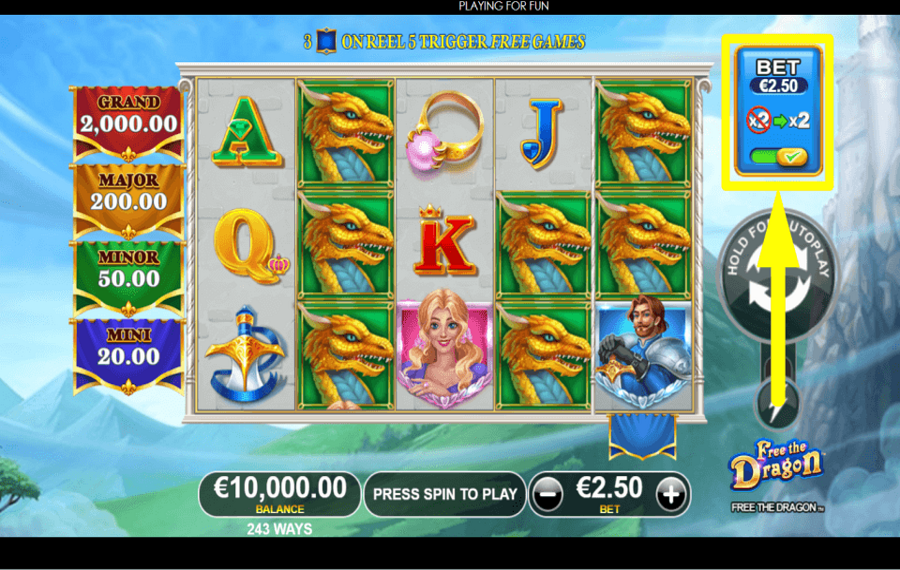Screen dimensions: 900x570
Task: Click the Press Spin to Play message panel
Action: [x=444, y=493]
